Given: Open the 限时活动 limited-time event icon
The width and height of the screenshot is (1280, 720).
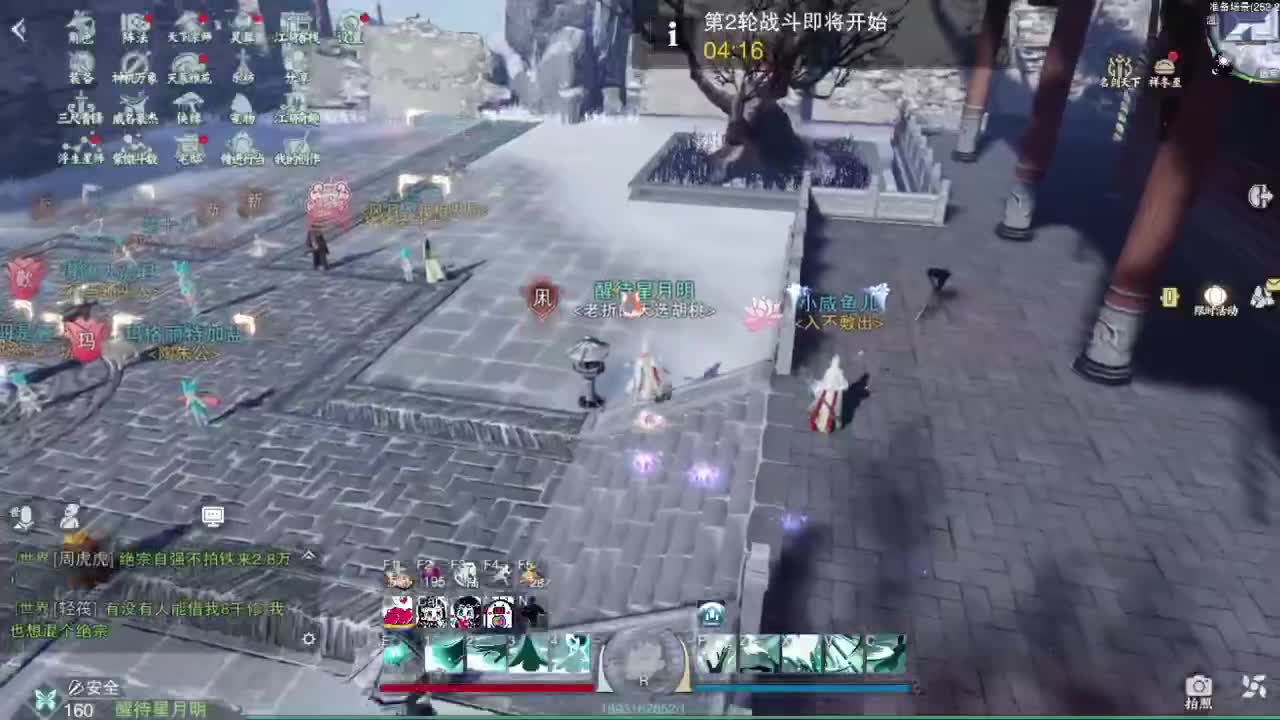Looking at the screenshot, I should coord(1215,302).
